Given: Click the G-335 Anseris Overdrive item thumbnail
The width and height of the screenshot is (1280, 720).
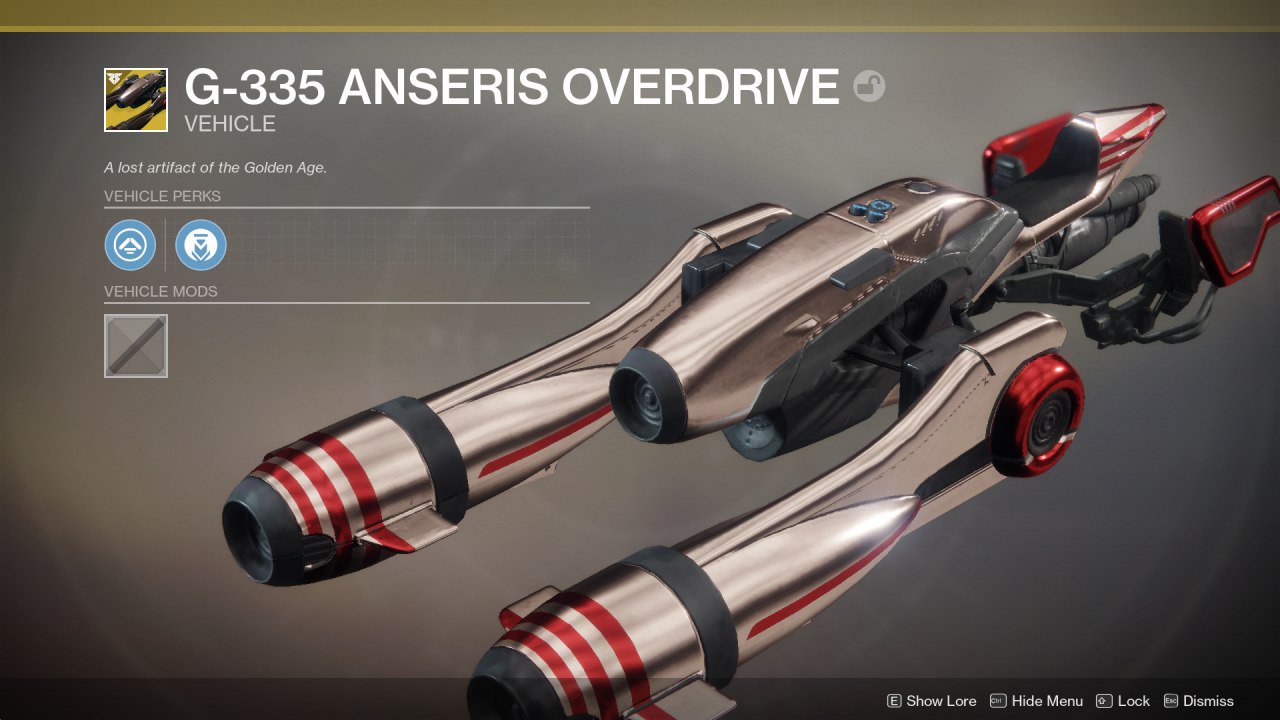Looking at the screenshot, I should click(x=136, y=100).
